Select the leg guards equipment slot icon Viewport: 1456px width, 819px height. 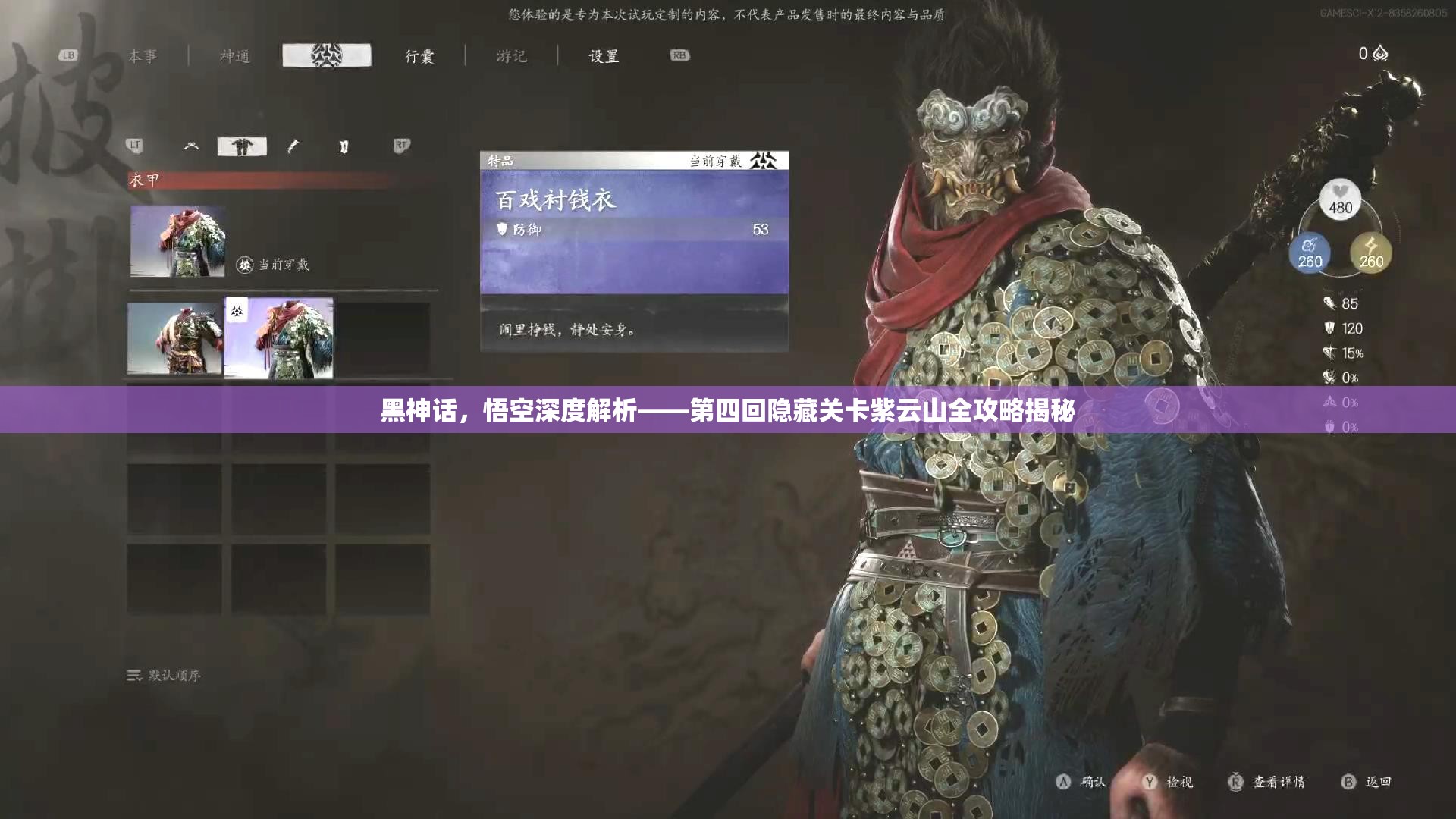[344, 145]
